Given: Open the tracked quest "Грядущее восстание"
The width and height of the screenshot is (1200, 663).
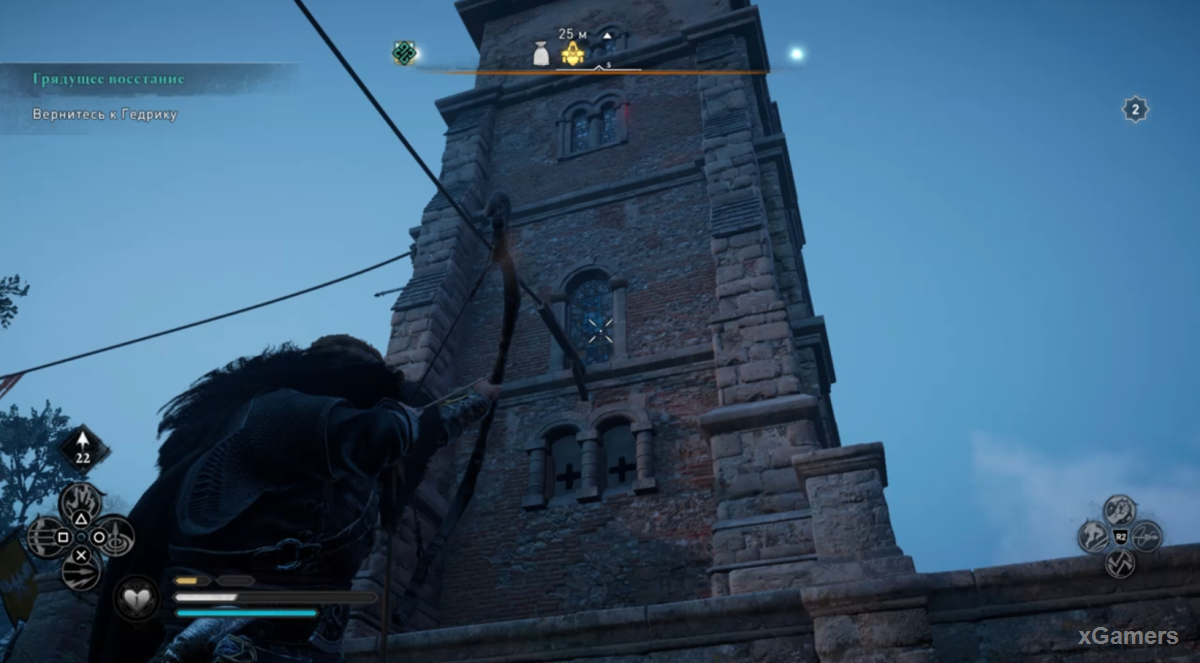Looking at the screenshot, I should [108, 79].
